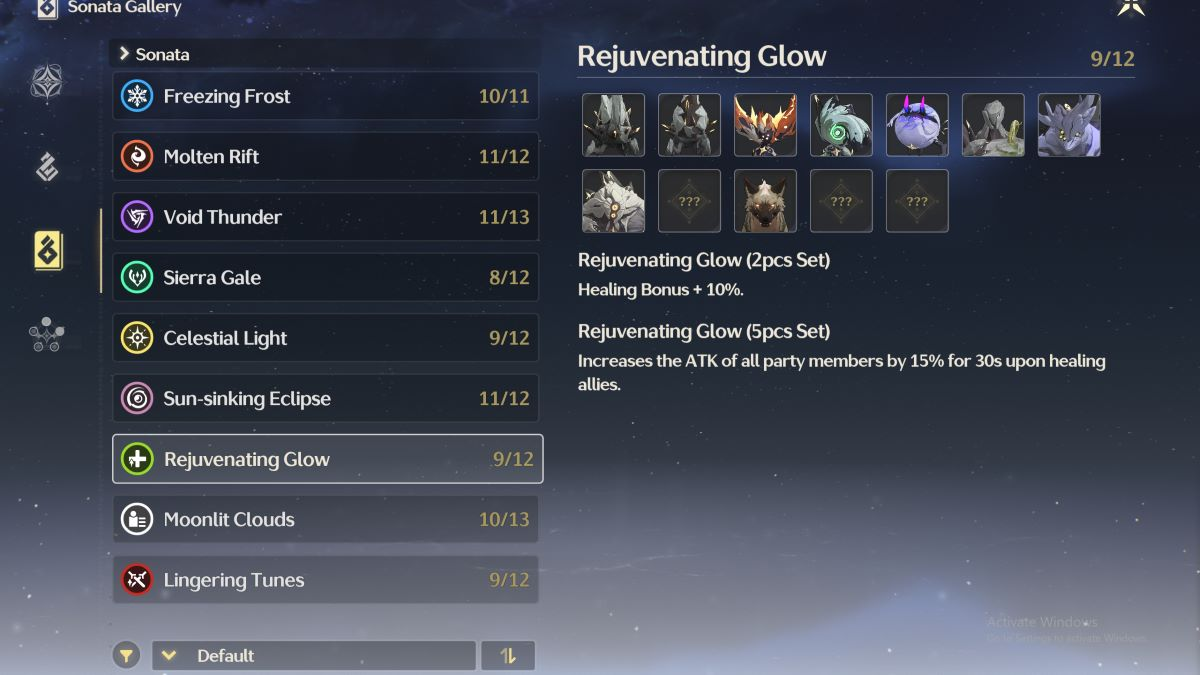This screenshot has width=1200, height=675.
Task: Click the highlighted Rejuvenating Glow row
Action: 327,459
